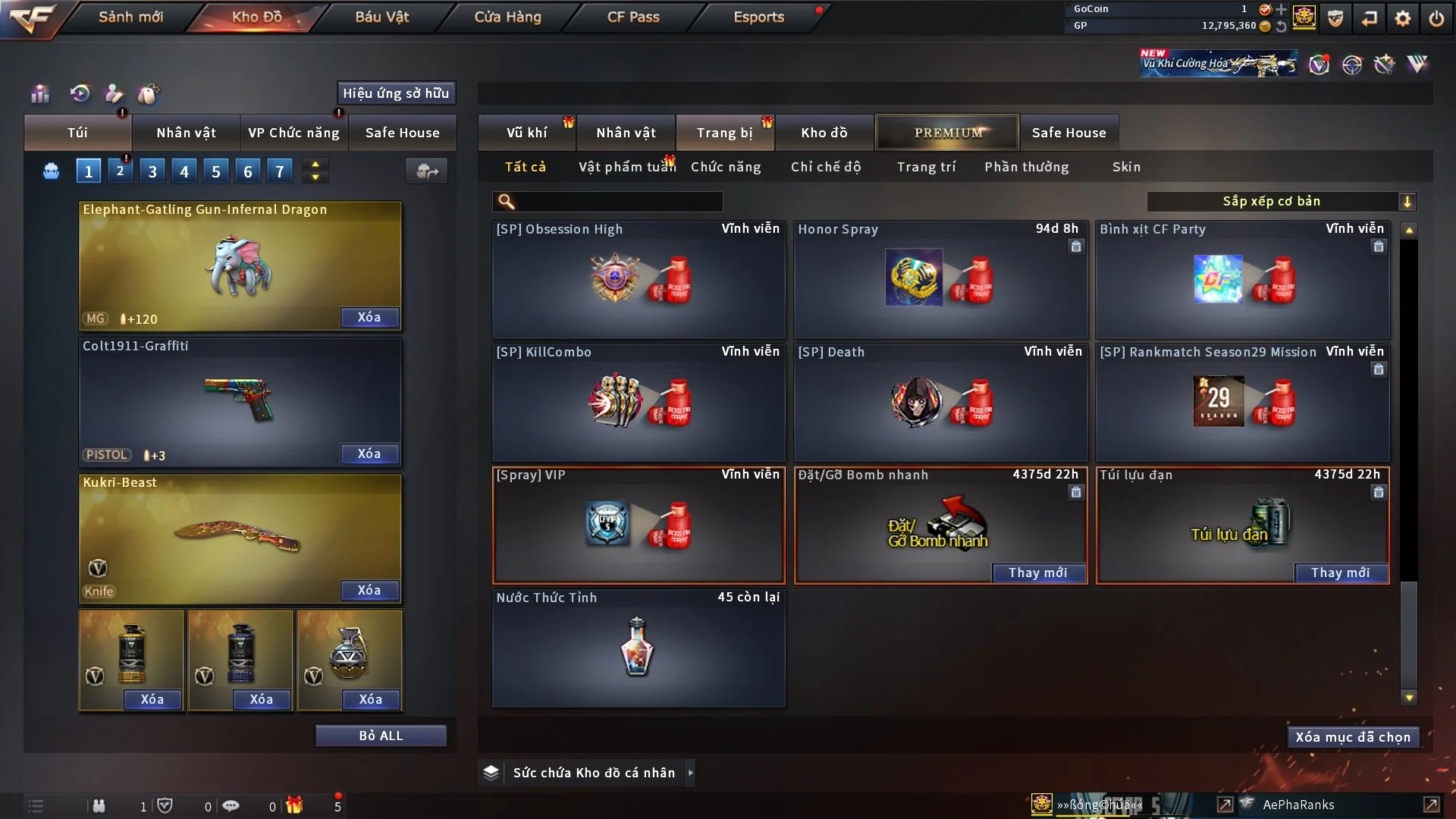Filter items by Chức năng
Screen dimensions: 1456x819
[x=726, y=167]
